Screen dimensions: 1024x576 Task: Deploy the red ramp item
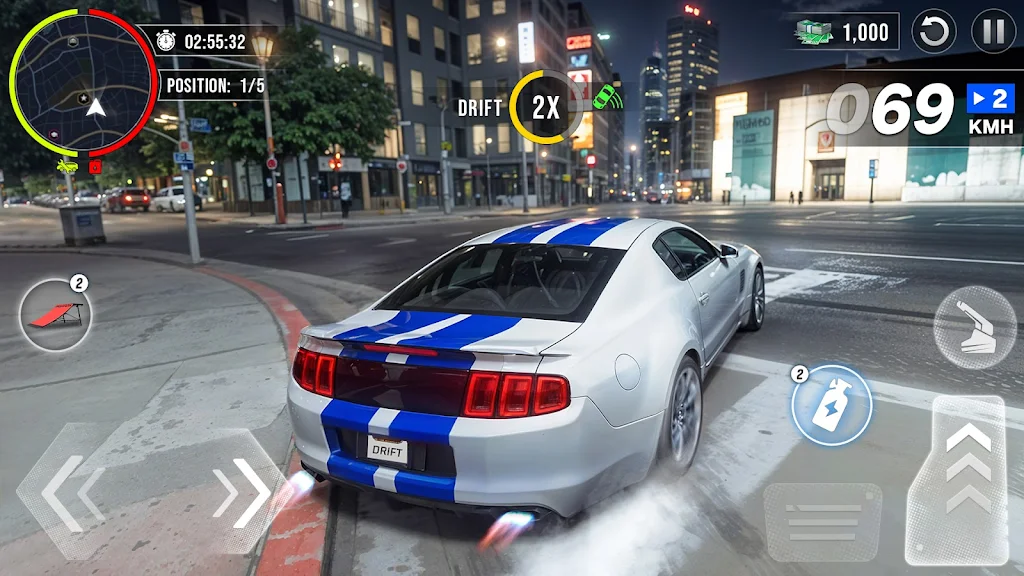(56, 316)
